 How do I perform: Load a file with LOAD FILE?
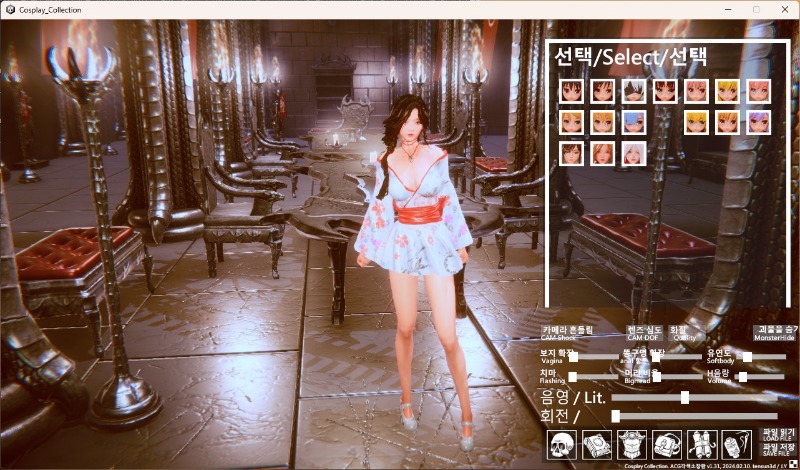[x=776, y=435]
